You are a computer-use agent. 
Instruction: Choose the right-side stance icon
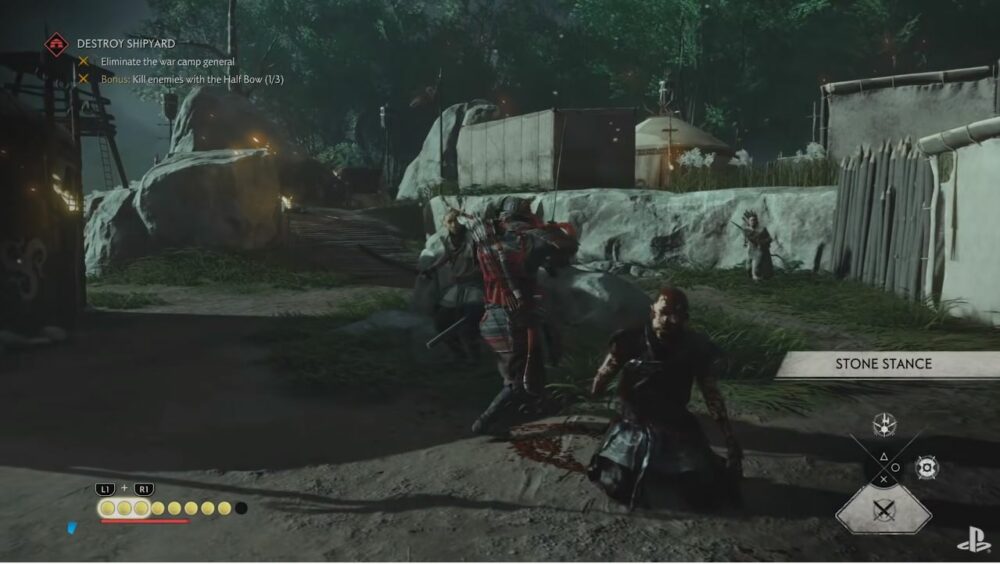click(927, 467)
